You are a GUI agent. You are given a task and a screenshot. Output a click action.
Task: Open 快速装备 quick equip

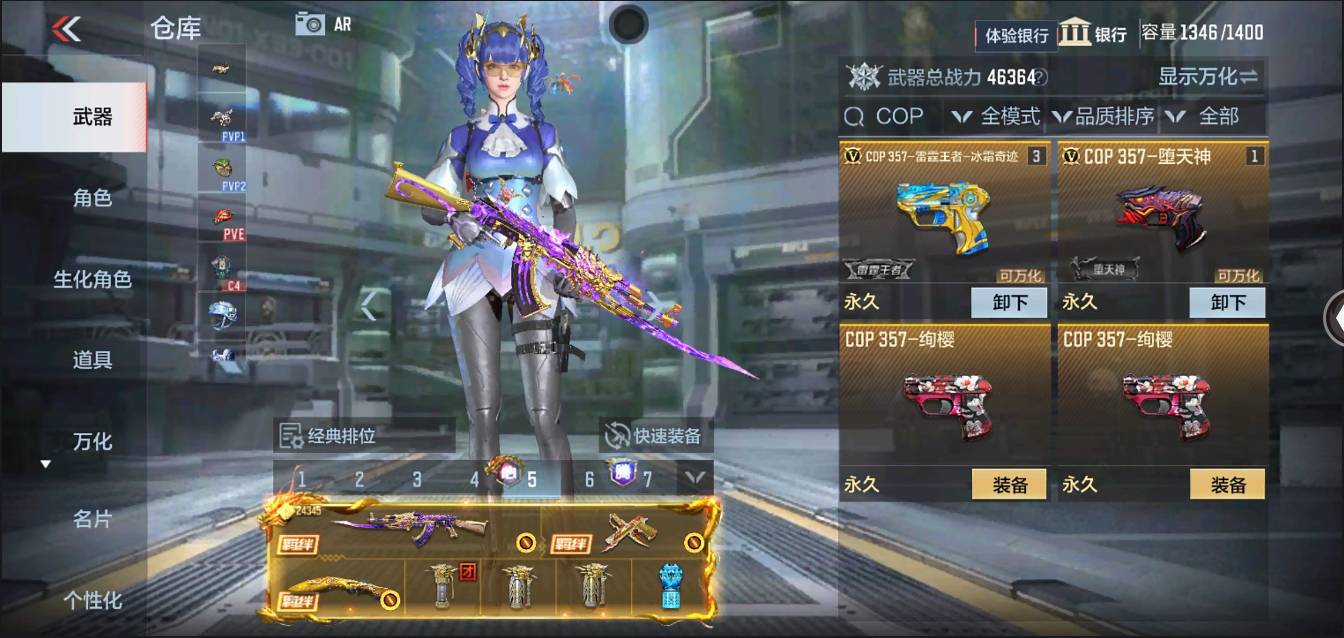pyautogui.click(x=656, y=436)
